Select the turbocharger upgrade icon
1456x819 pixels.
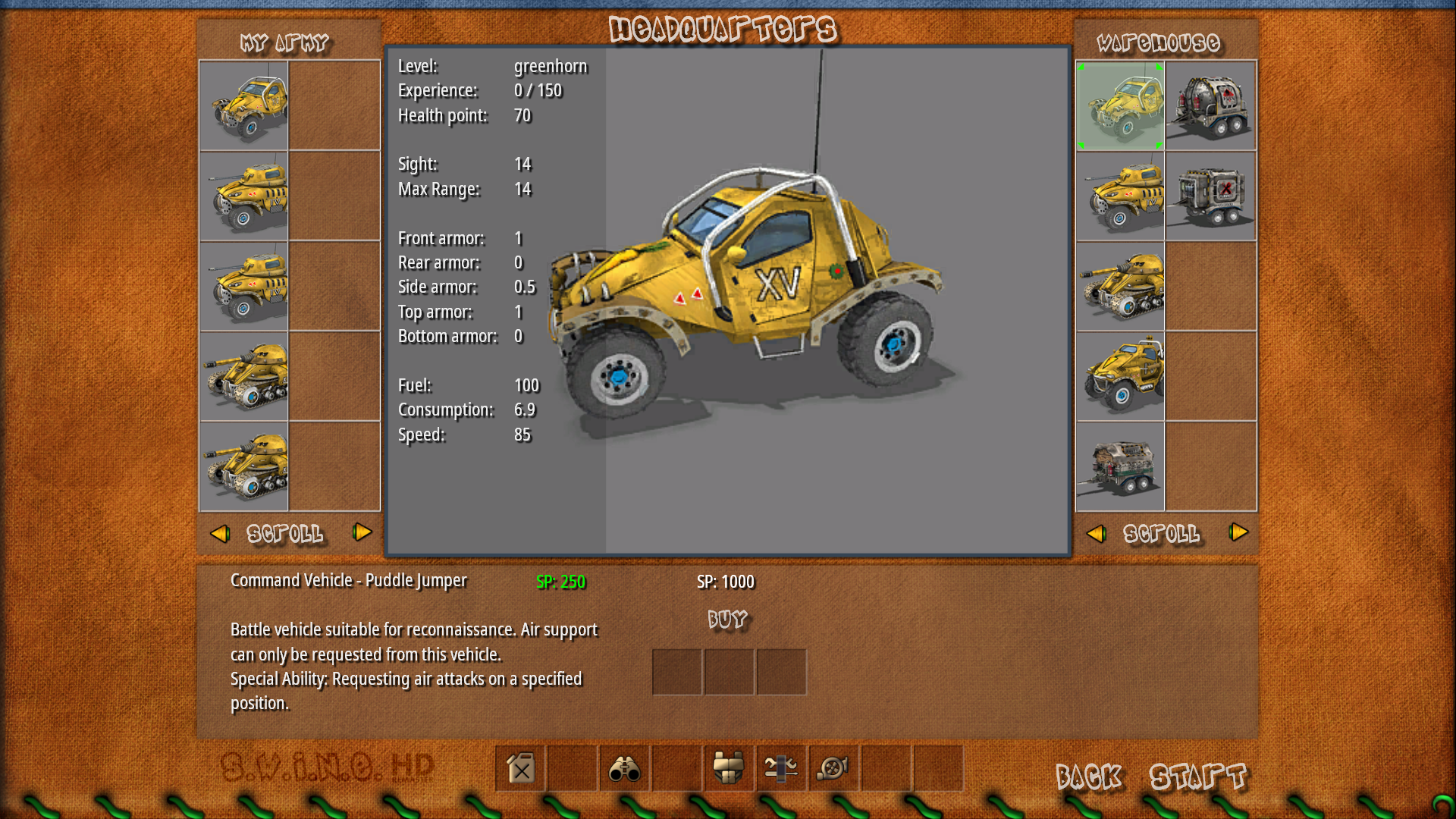point(833,769)
